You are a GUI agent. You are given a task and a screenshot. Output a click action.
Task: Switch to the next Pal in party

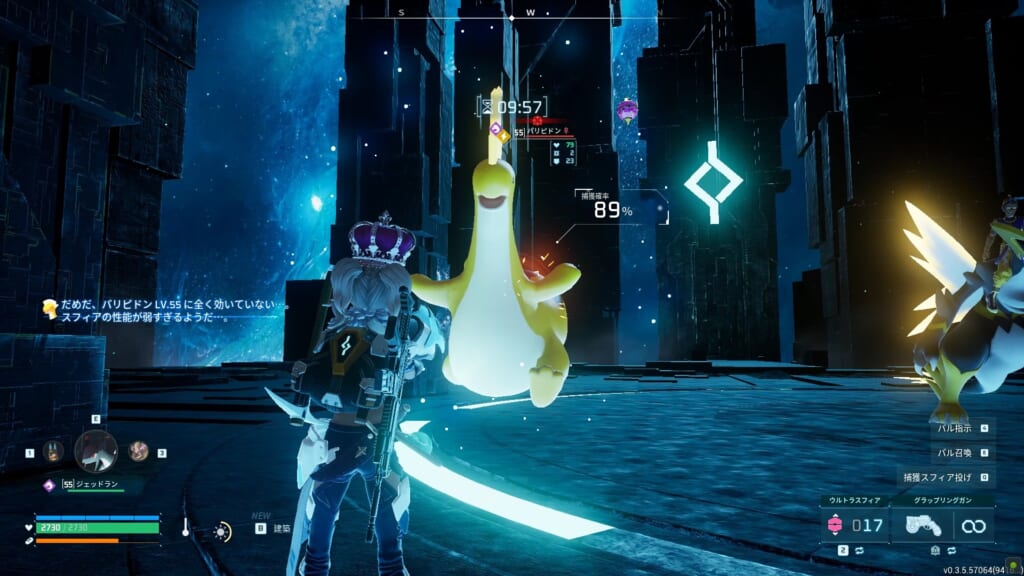pyautogui.click(x=139, y=452)
